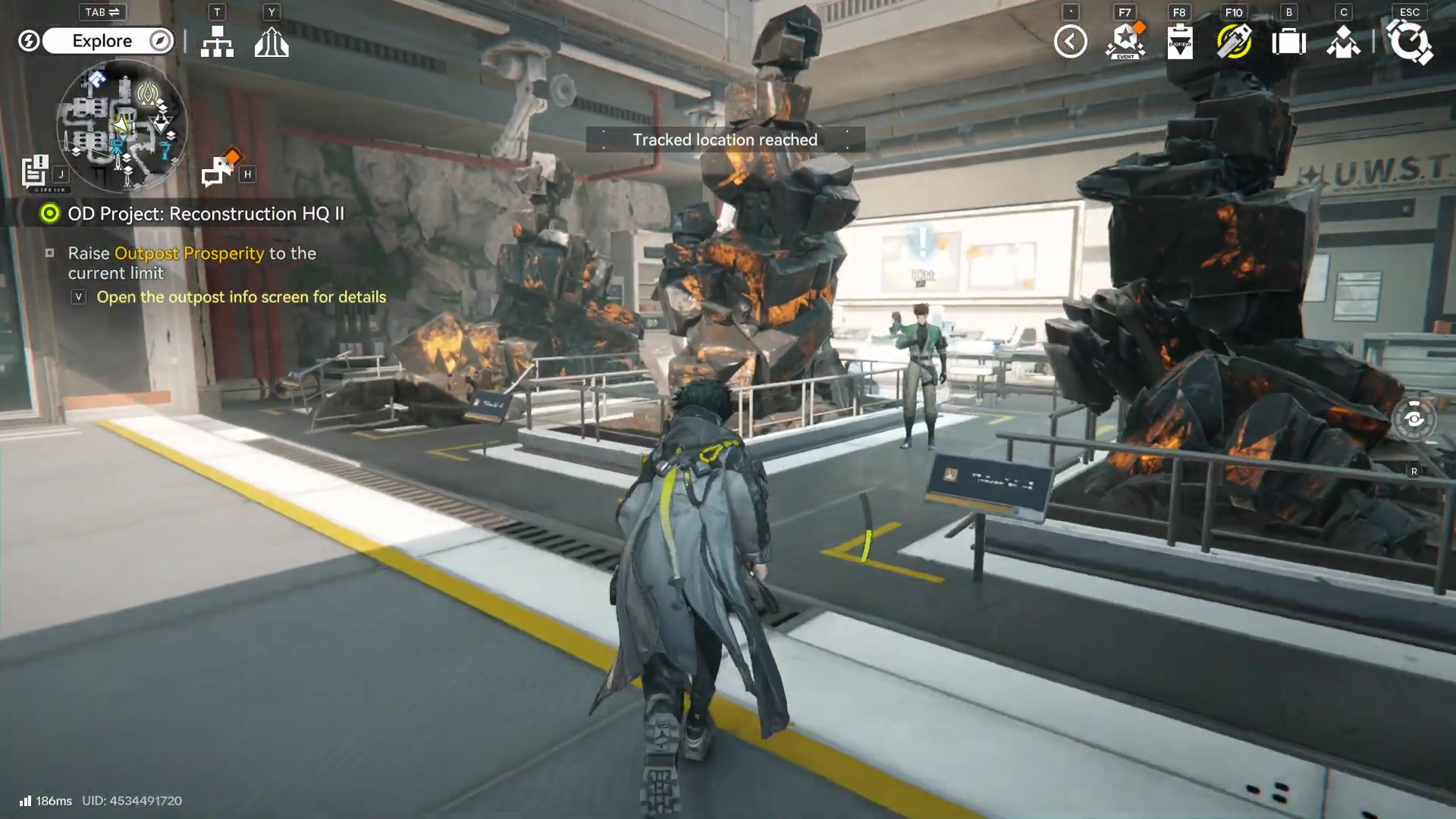Click the camera view reset icon

coord(1414,419)
